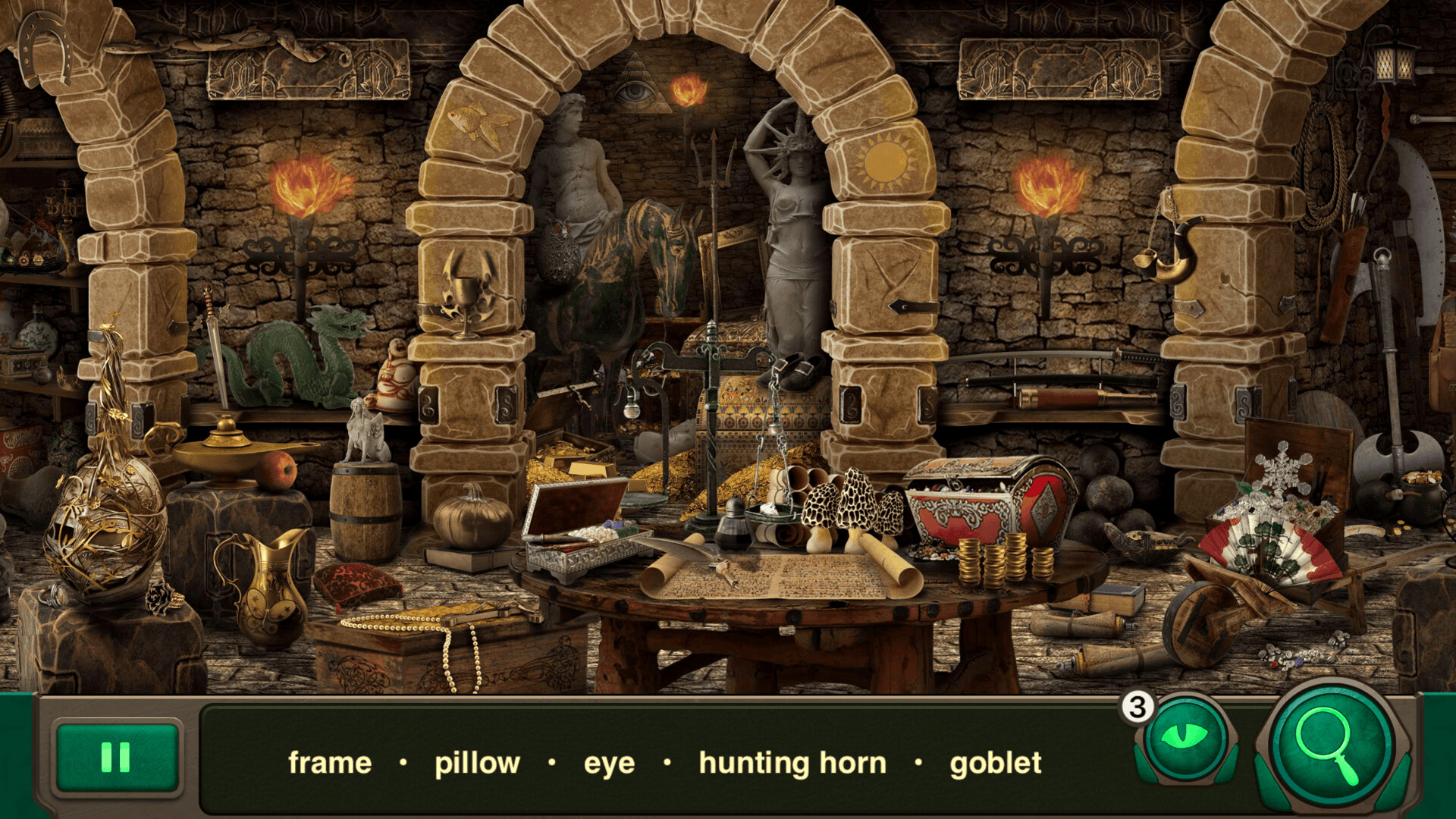Select "hunting horn" in the word list
This screenshot has height=819, width=1456.
793,763
